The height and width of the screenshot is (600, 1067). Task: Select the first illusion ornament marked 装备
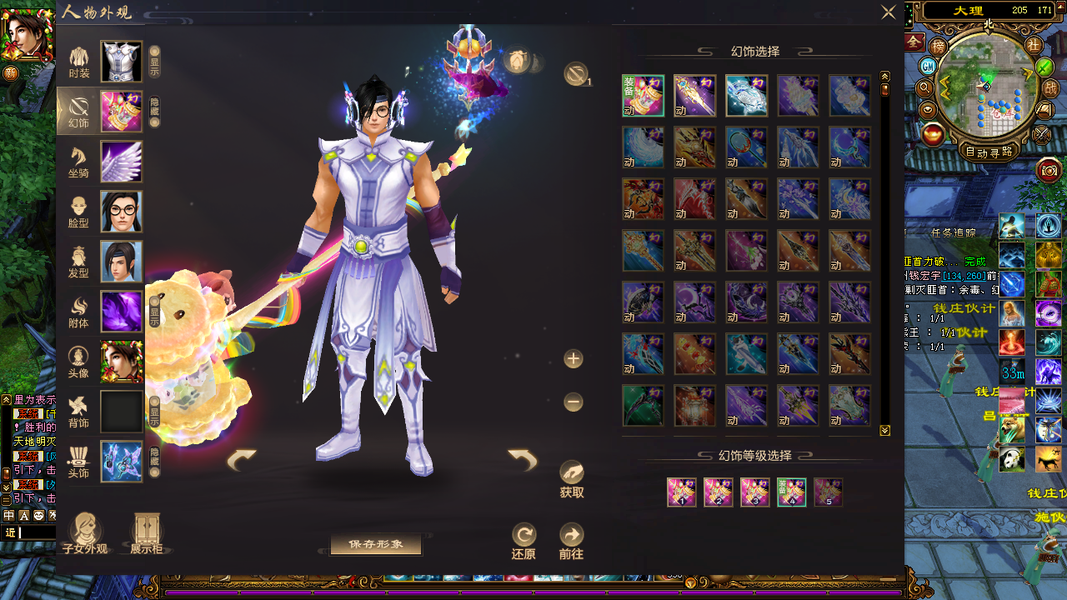(x=643, y=96)
